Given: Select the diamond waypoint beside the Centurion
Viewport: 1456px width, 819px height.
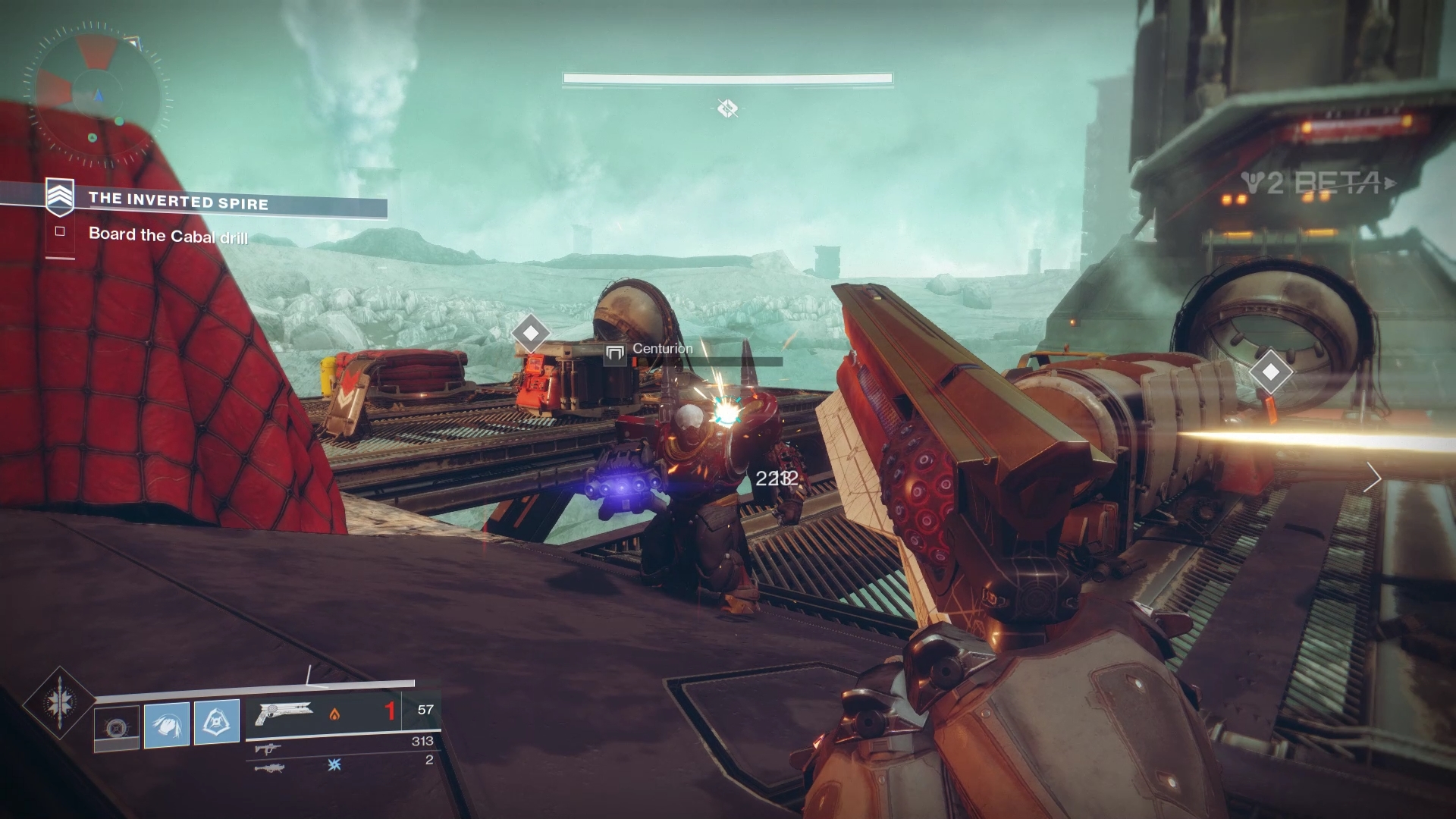Looking at the screenshot, I should point(531,333).
